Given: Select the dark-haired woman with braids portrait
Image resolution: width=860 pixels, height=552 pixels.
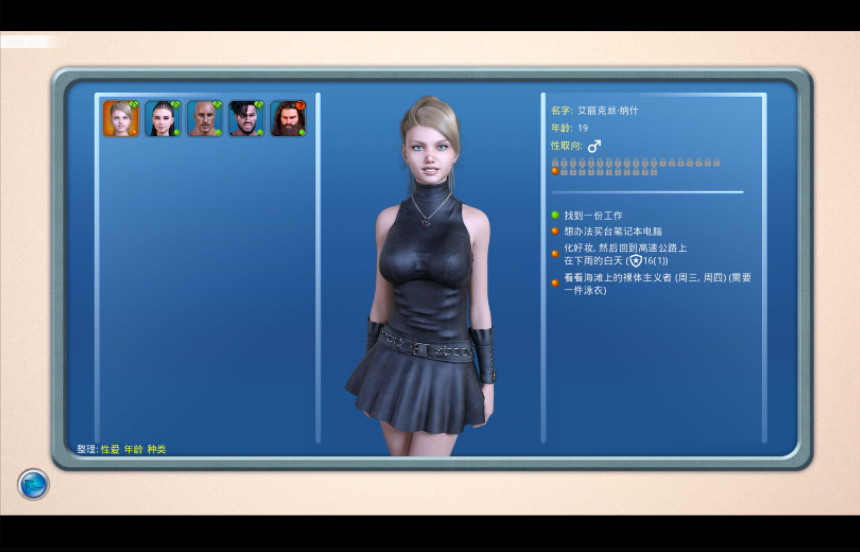Looking at the screenshot, I should click(x=163, y=118).
